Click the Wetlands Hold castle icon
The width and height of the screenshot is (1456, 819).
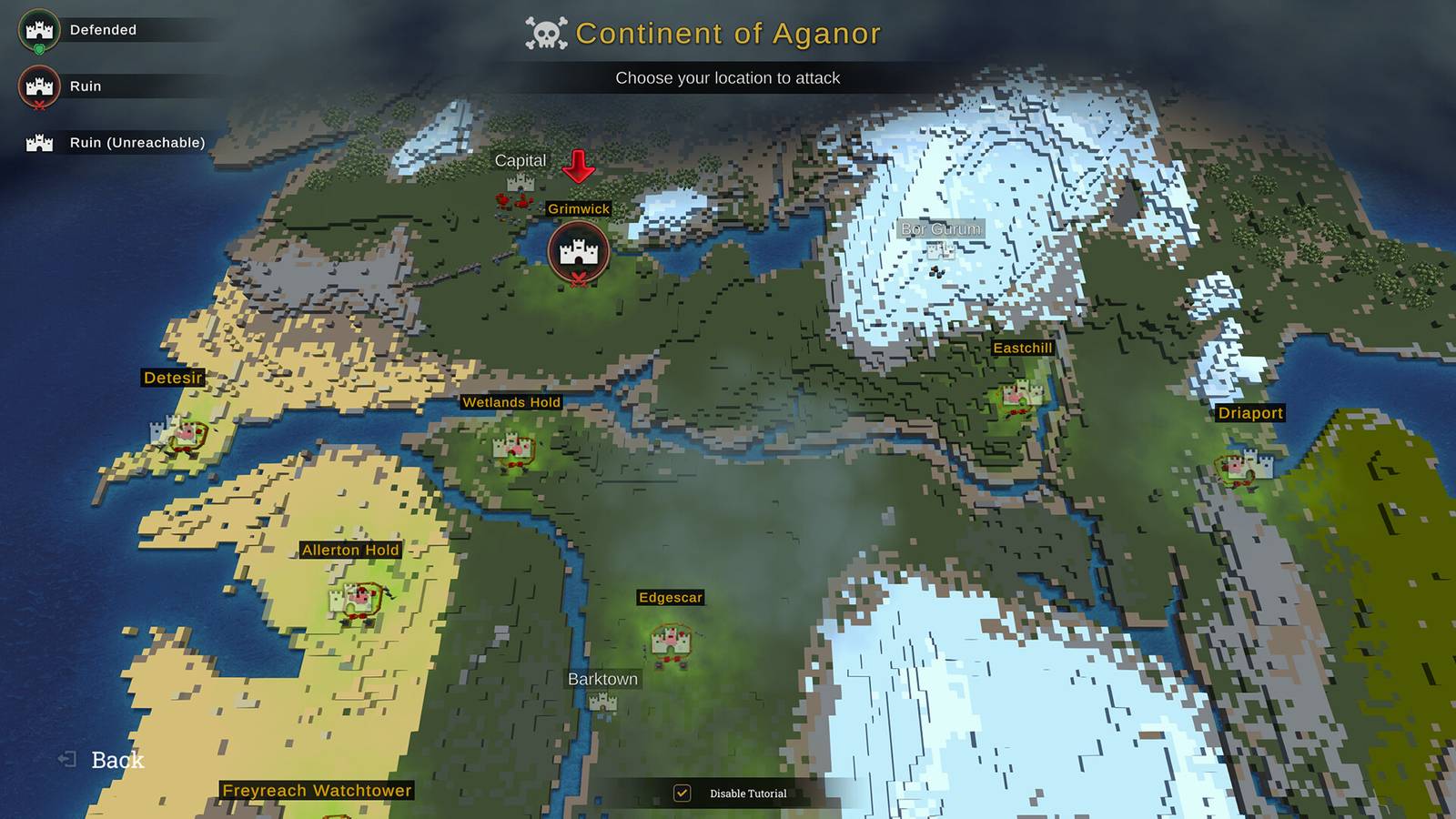511,448
